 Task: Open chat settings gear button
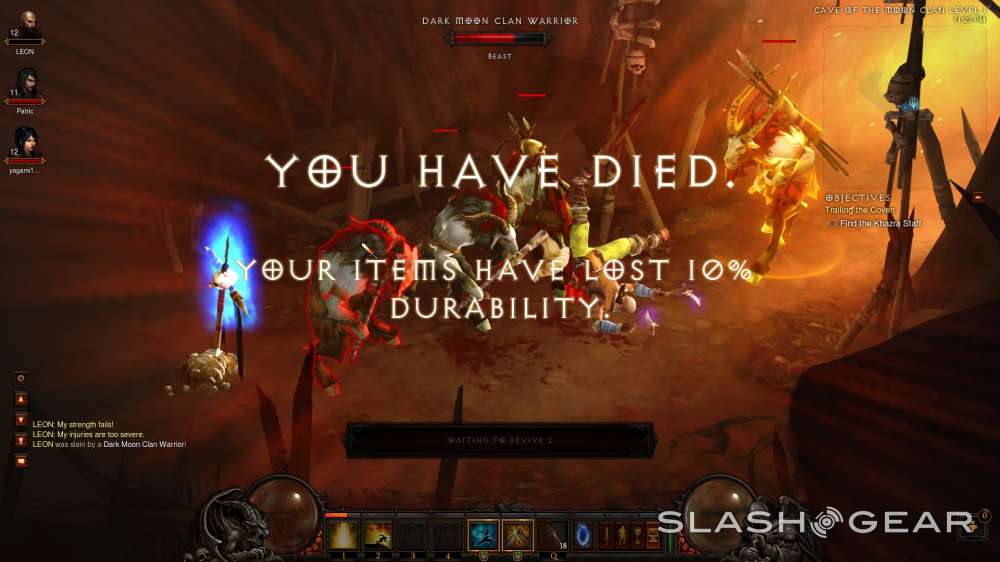[x=21, y=378]
